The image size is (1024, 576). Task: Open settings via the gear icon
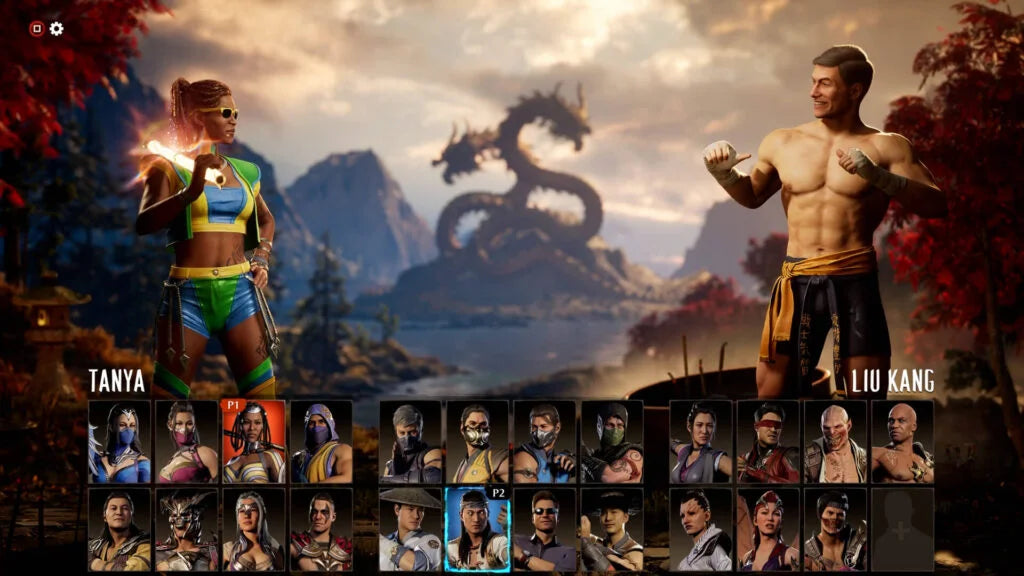tap(57, 28)
